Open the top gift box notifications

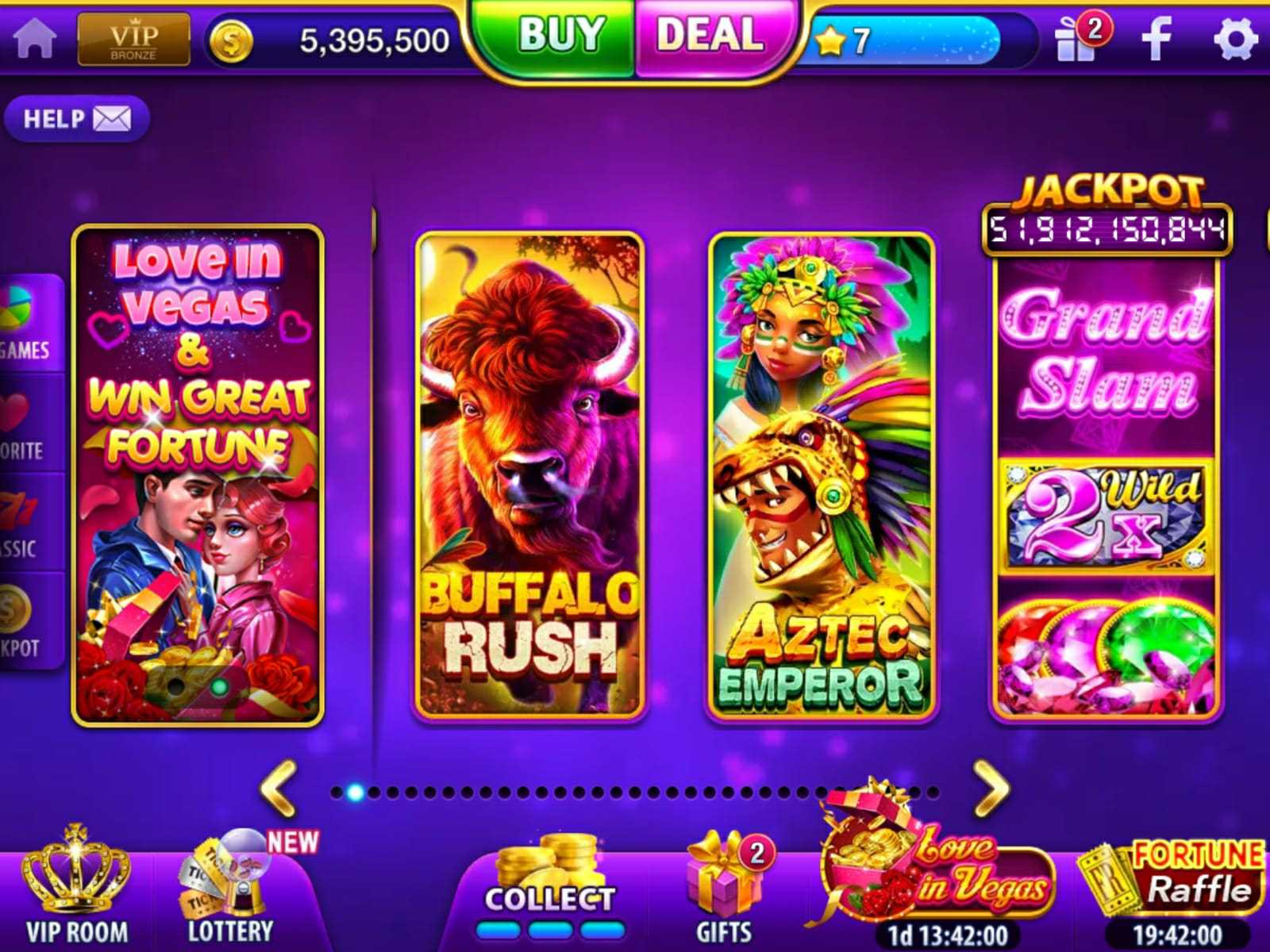1079,39
